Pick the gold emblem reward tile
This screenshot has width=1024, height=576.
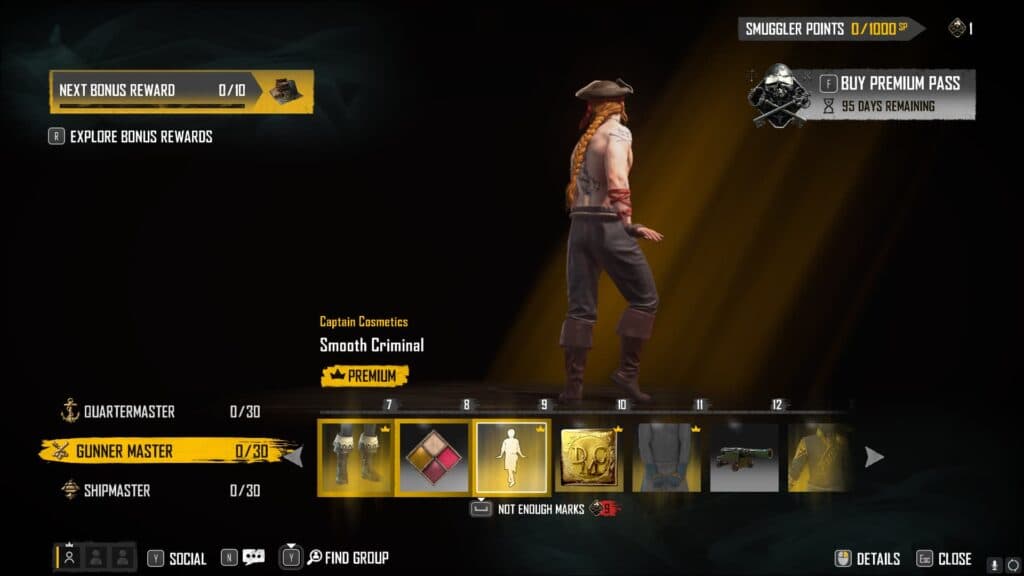coord(589,457)
